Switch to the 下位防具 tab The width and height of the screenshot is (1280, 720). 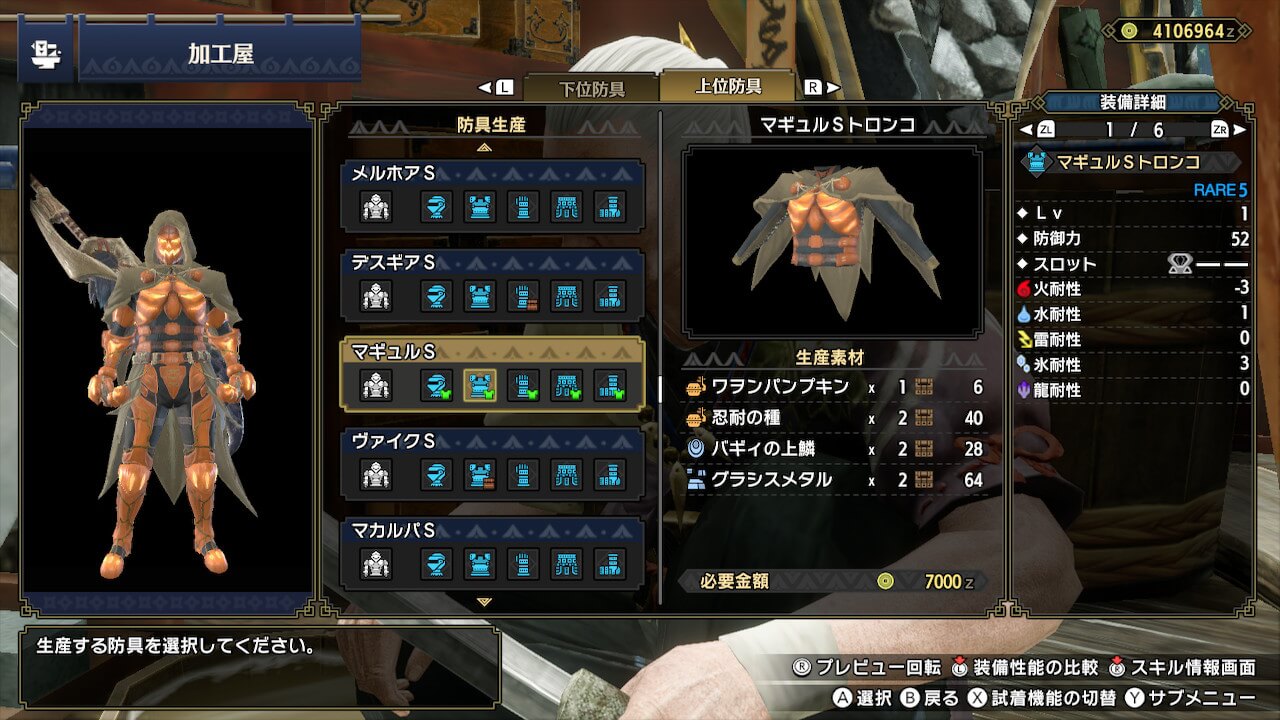590,88
